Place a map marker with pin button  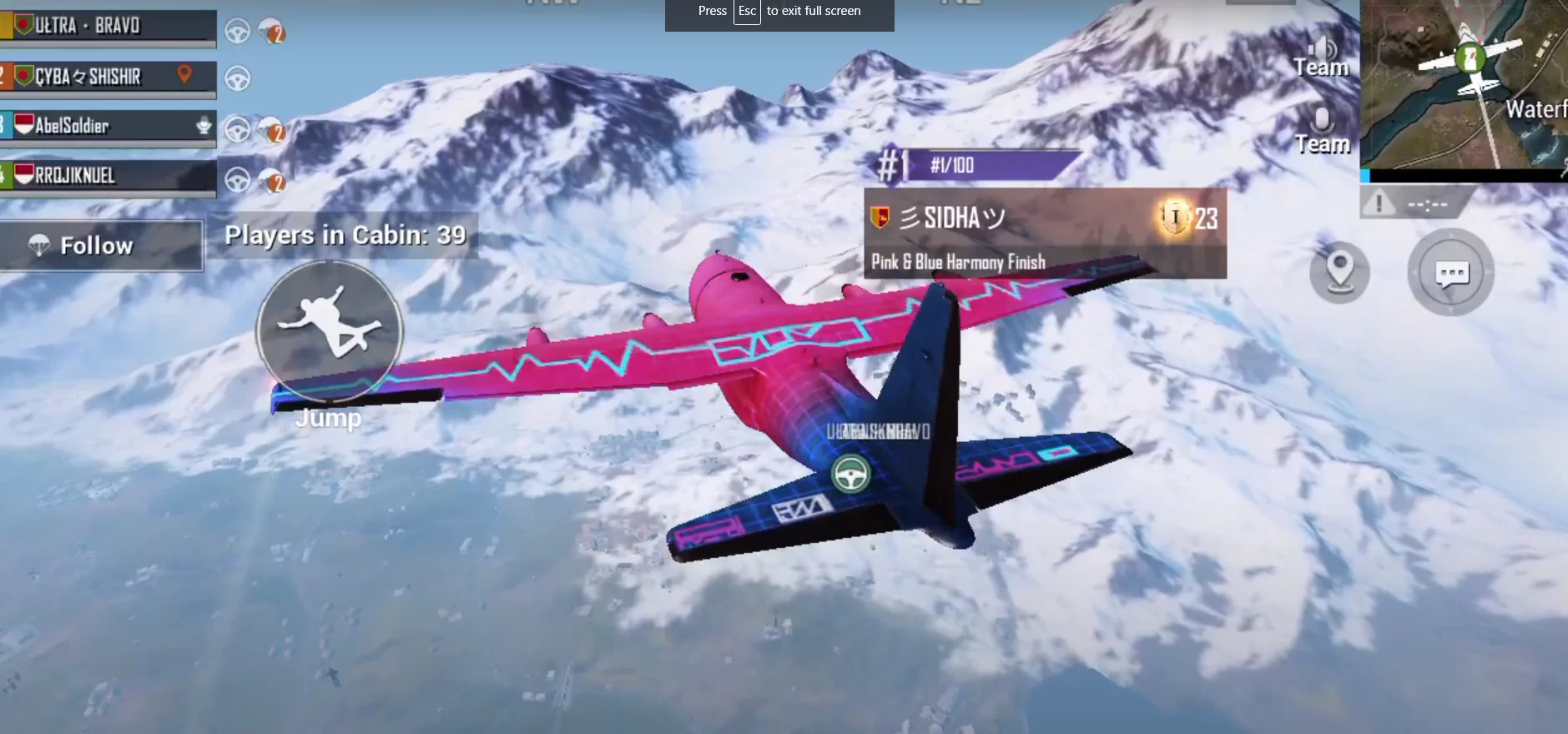coord(1339,272)
